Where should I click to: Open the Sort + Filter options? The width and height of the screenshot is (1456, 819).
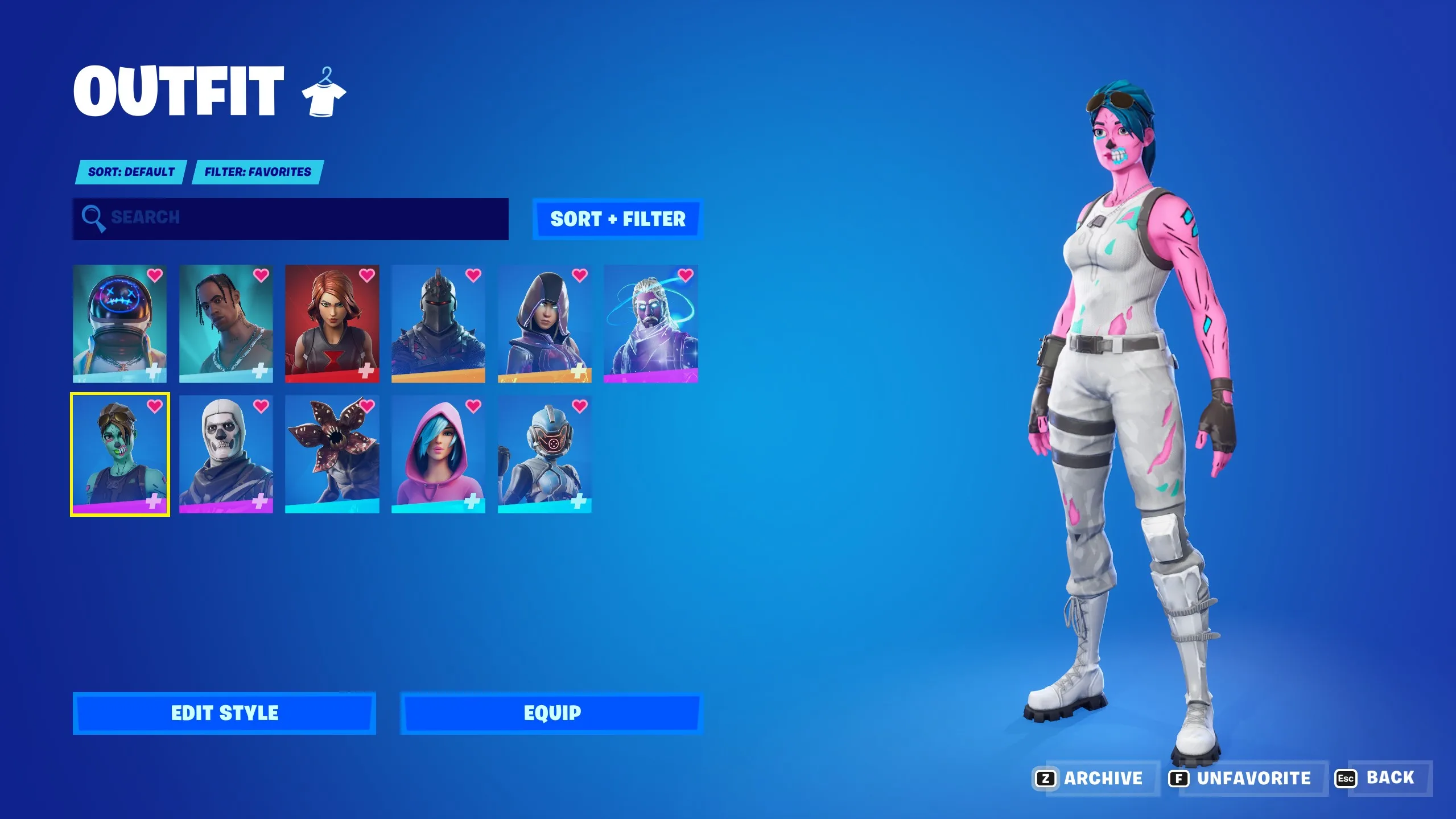pyautogui.click(x=618, y=219)
